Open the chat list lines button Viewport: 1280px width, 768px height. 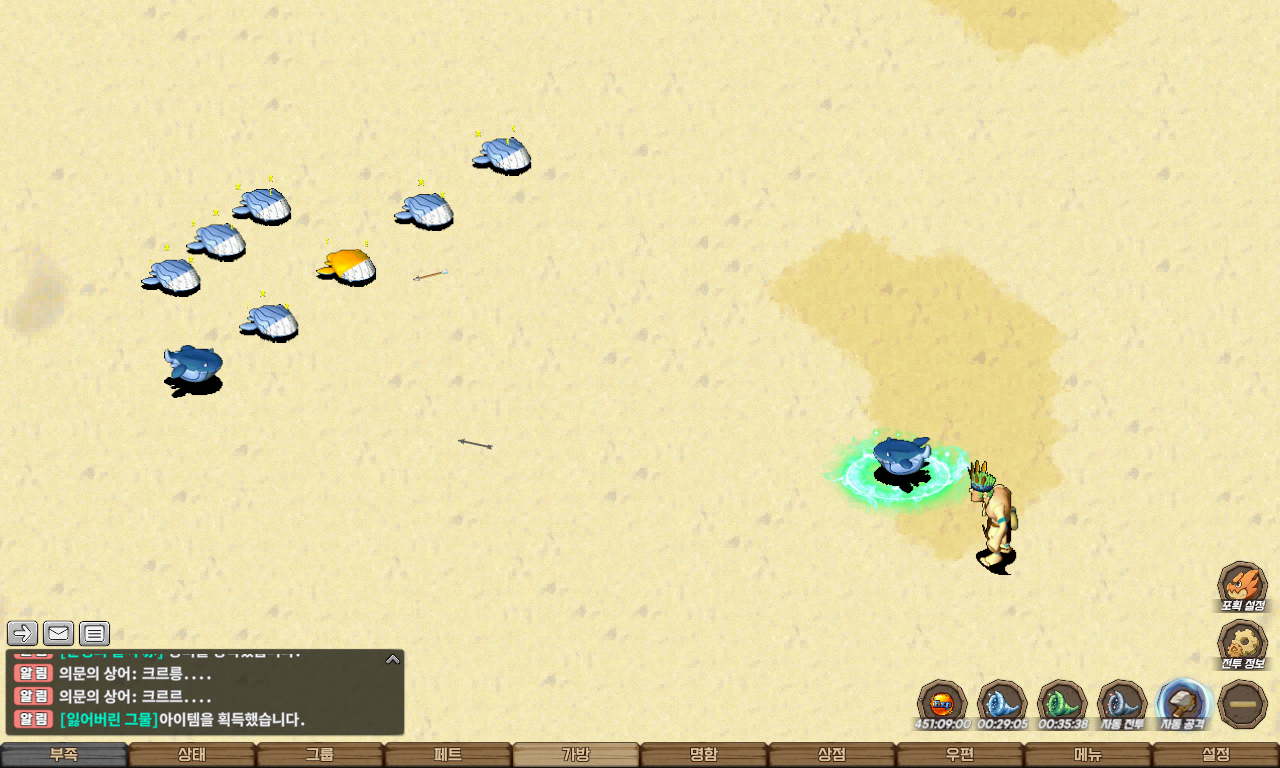[94, 633]
